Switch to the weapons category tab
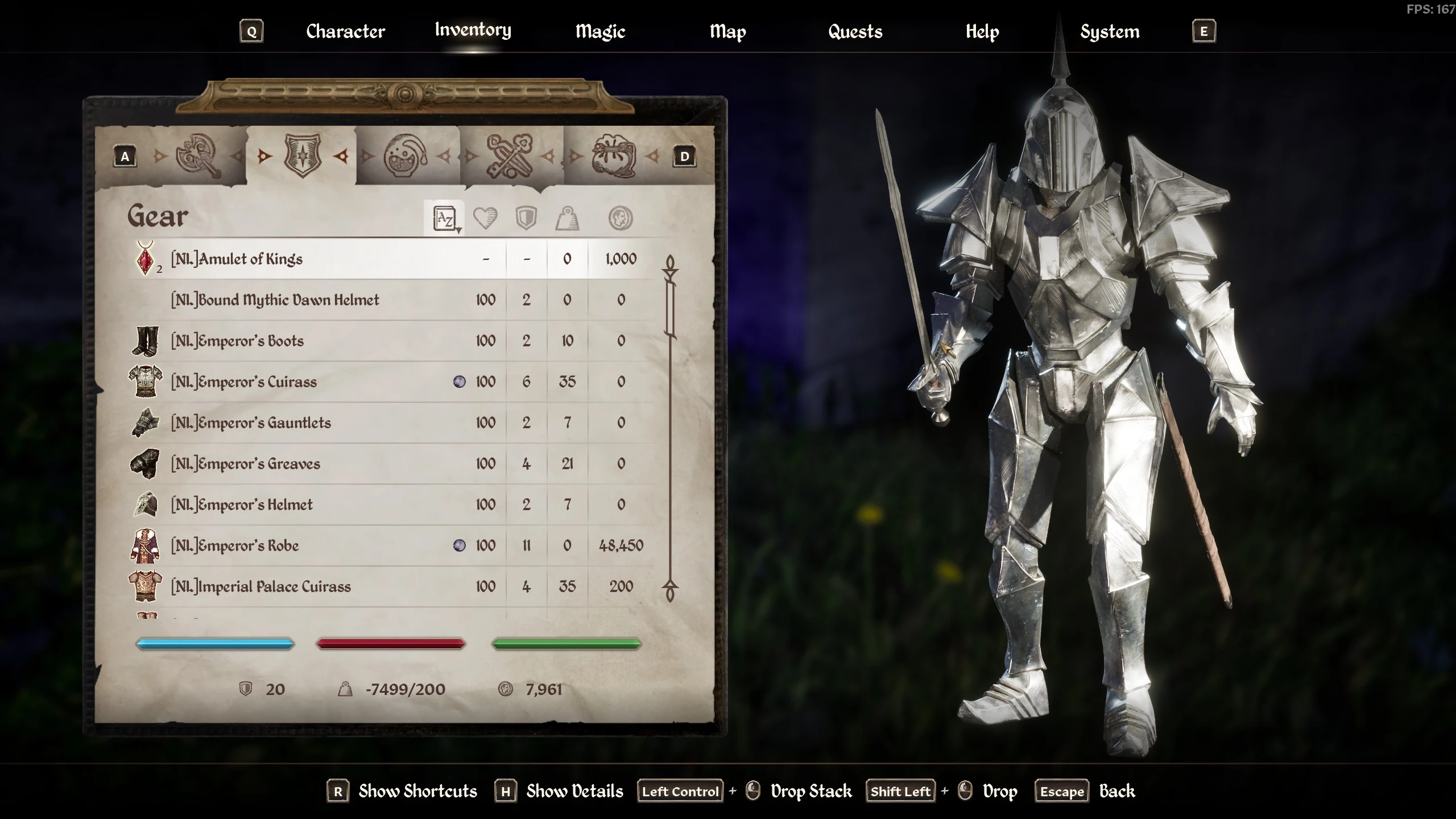This screenshot has height=819, width=1456. (198, 156)
